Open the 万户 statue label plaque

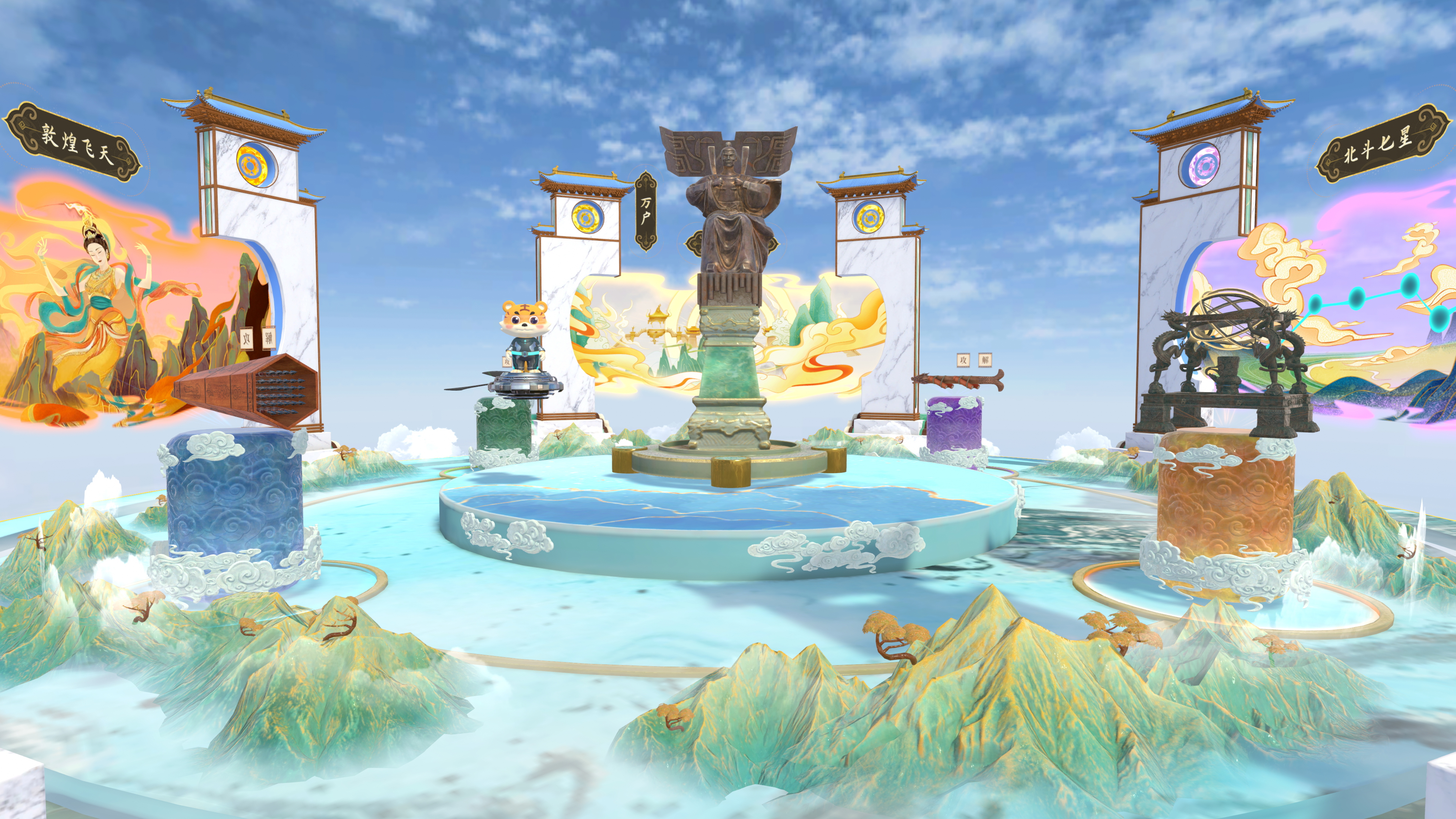[x=645, y=211]
